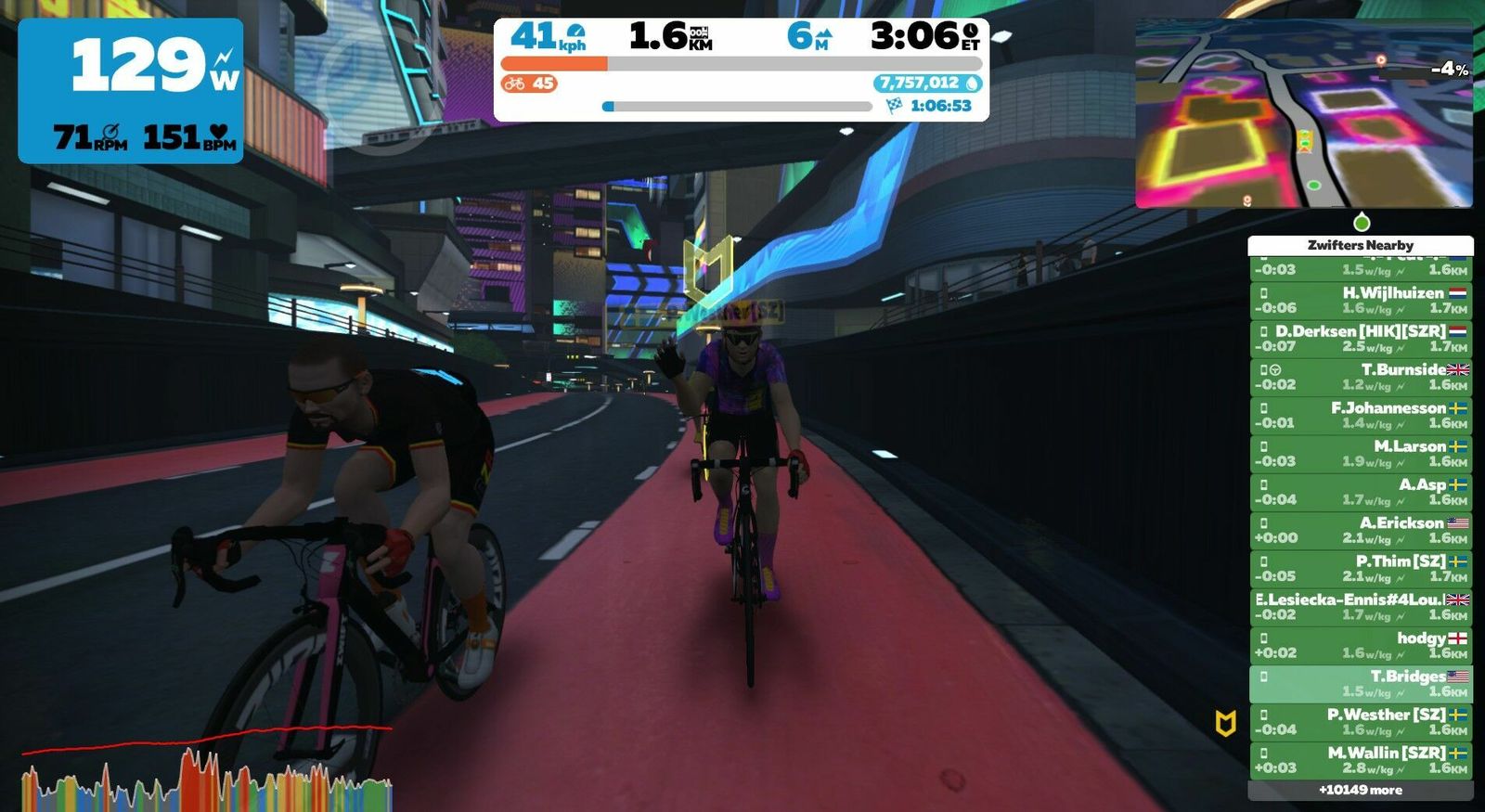Select the E.Lesiecka-Ennis rider row
This screenshot has height=812, width=1485.
(1360, 606)
